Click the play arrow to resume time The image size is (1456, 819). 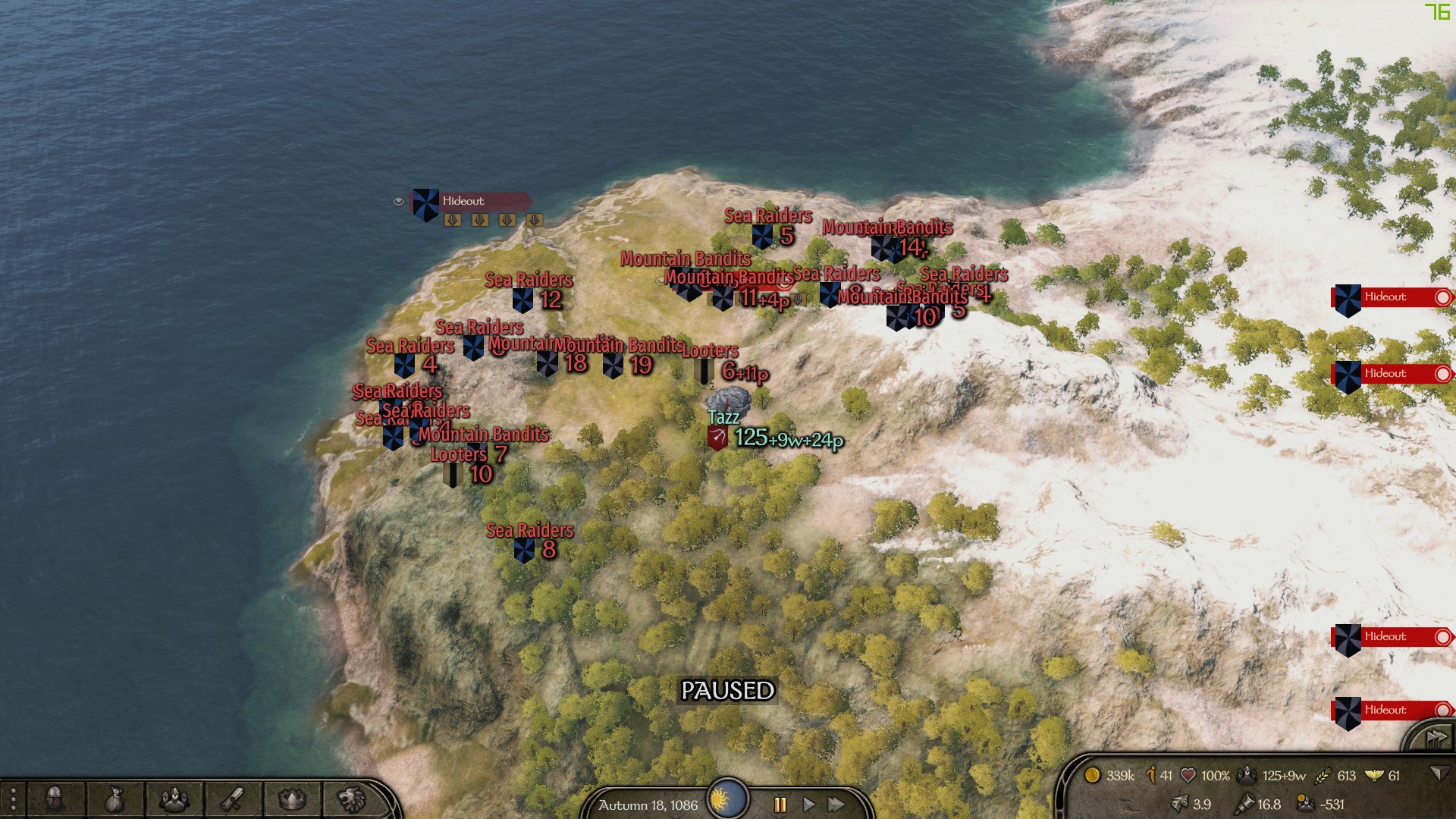click(x=808, y=805)
